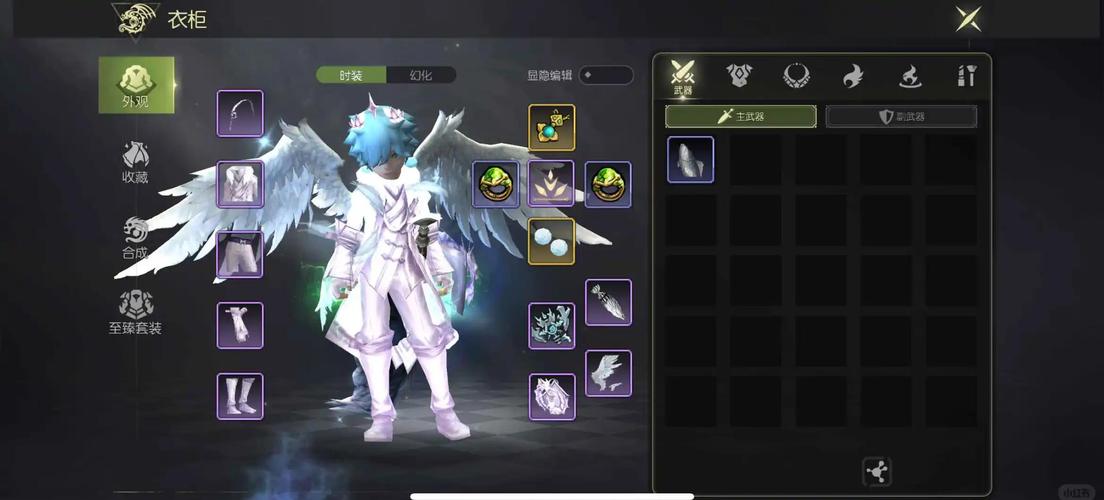Screen dimensions: 1104x500
Task: Open the makeup lipstick category tab
Action: click(966, 75)
